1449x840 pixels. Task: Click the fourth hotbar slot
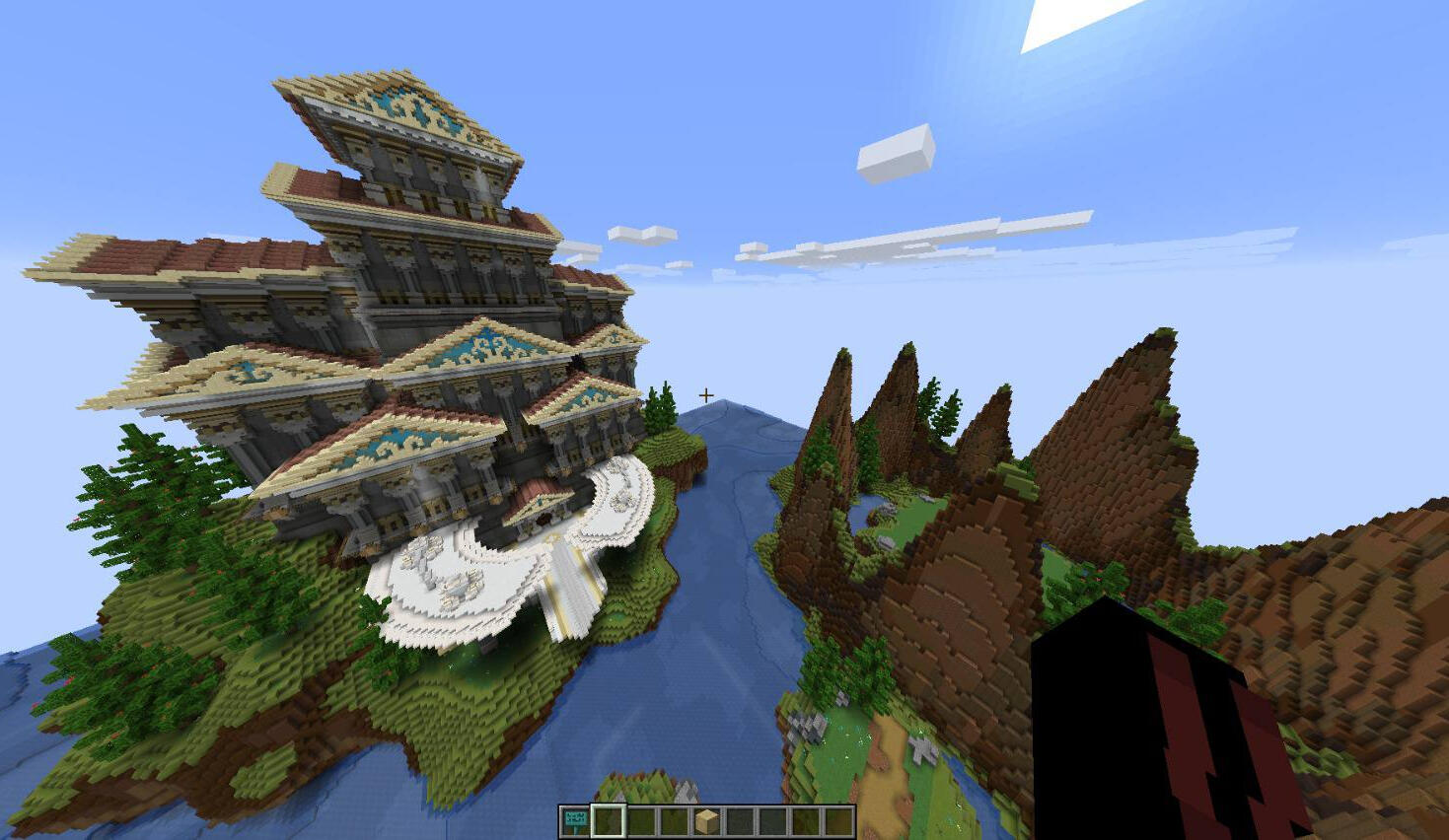675,818
